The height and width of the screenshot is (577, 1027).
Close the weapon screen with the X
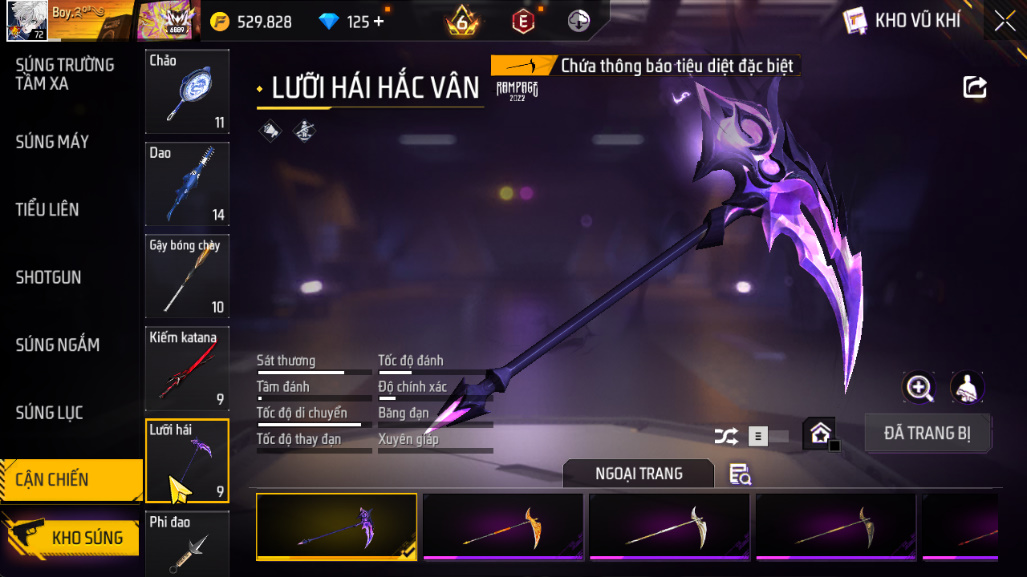click(1004, 20)
